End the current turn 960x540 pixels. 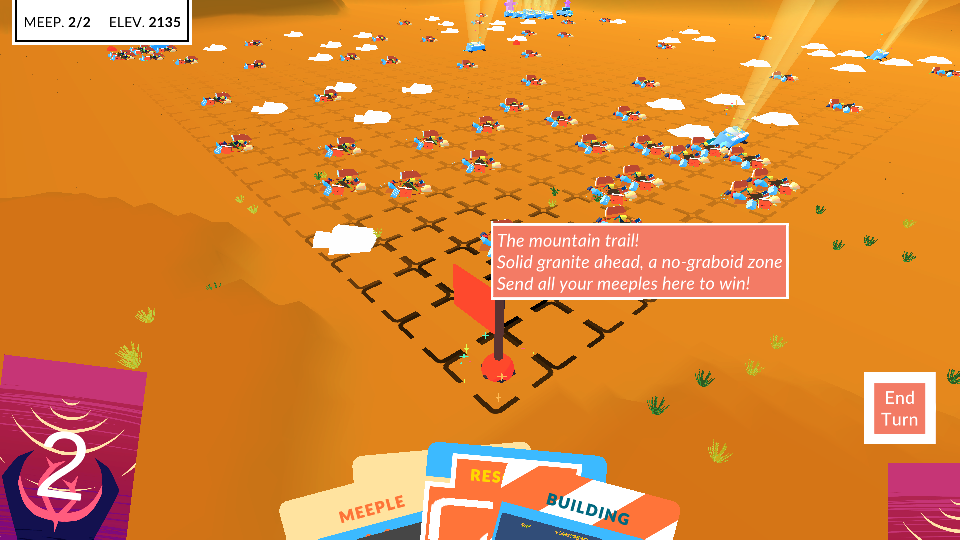pos(899,408)
